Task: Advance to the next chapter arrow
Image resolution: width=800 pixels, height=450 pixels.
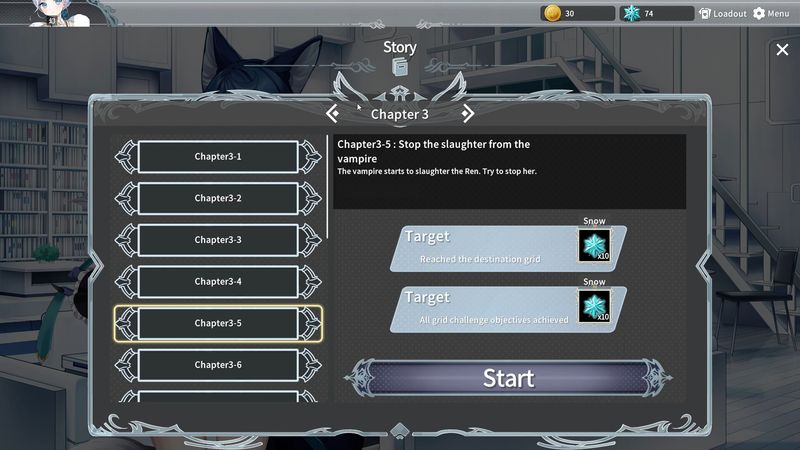Action: coord(467,114)
